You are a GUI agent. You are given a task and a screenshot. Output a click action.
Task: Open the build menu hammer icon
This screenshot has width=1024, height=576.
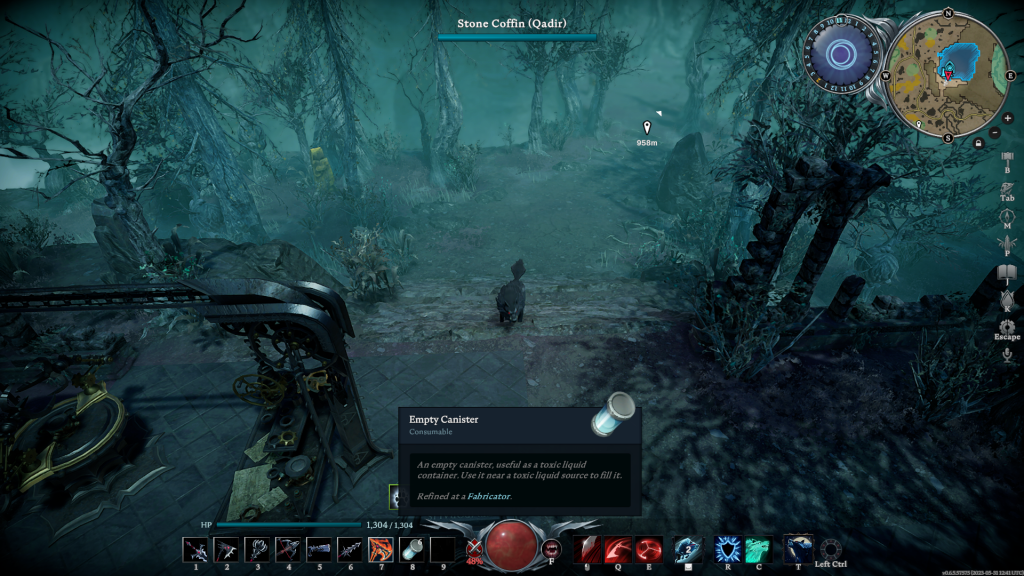coord(1007,158)
